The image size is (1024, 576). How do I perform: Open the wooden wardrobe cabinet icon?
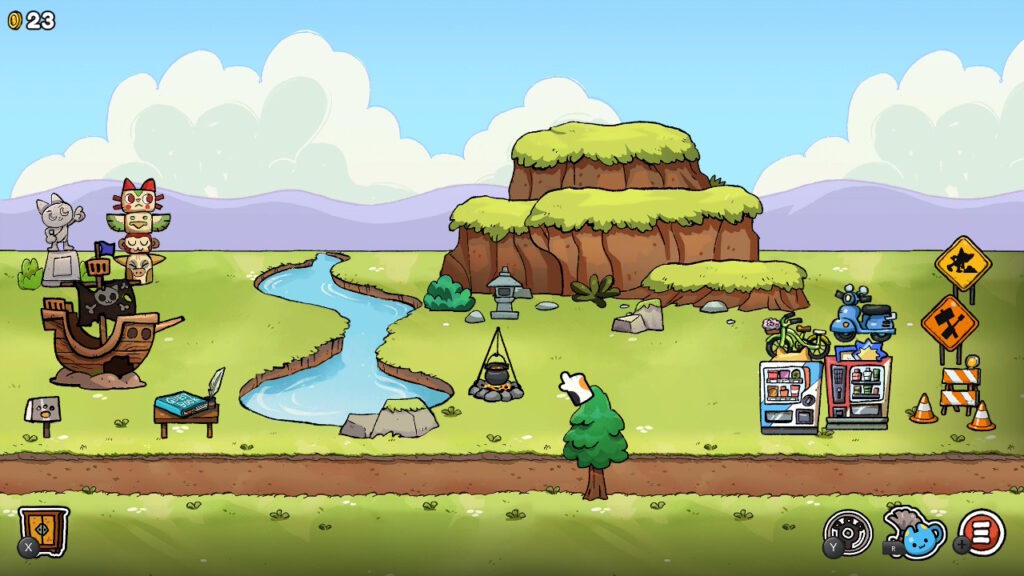(x=44, y=529)
